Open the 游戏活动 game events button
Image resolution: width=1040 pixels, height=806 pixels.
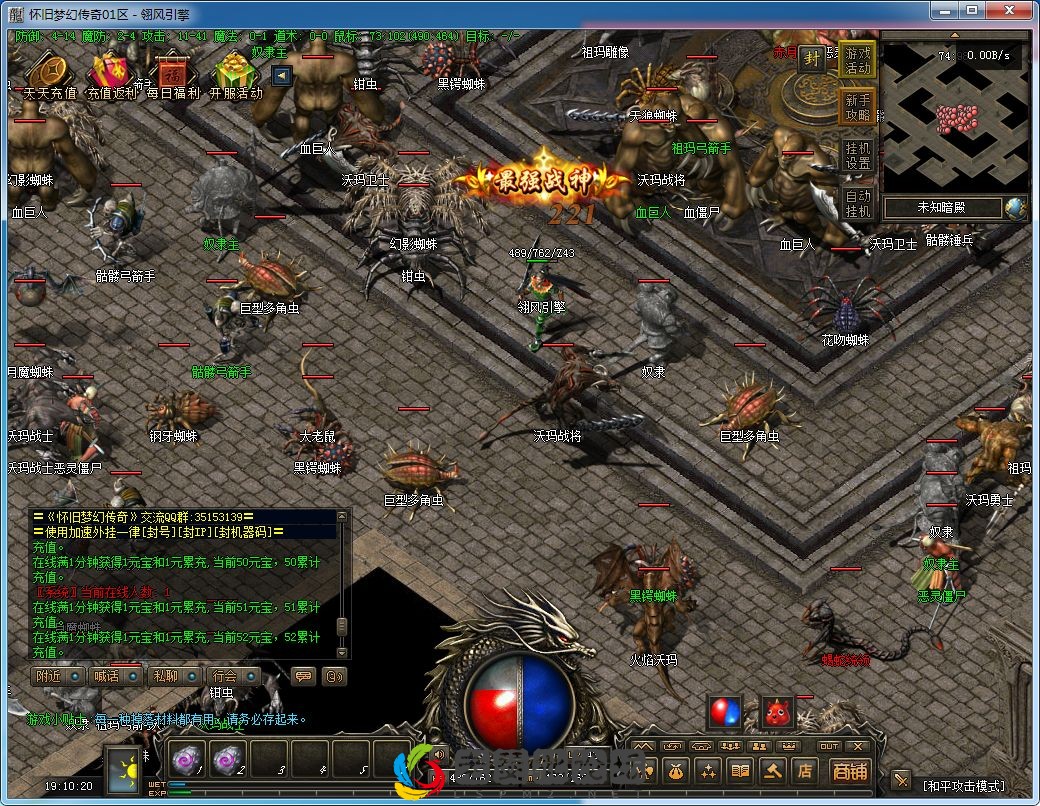858,61
